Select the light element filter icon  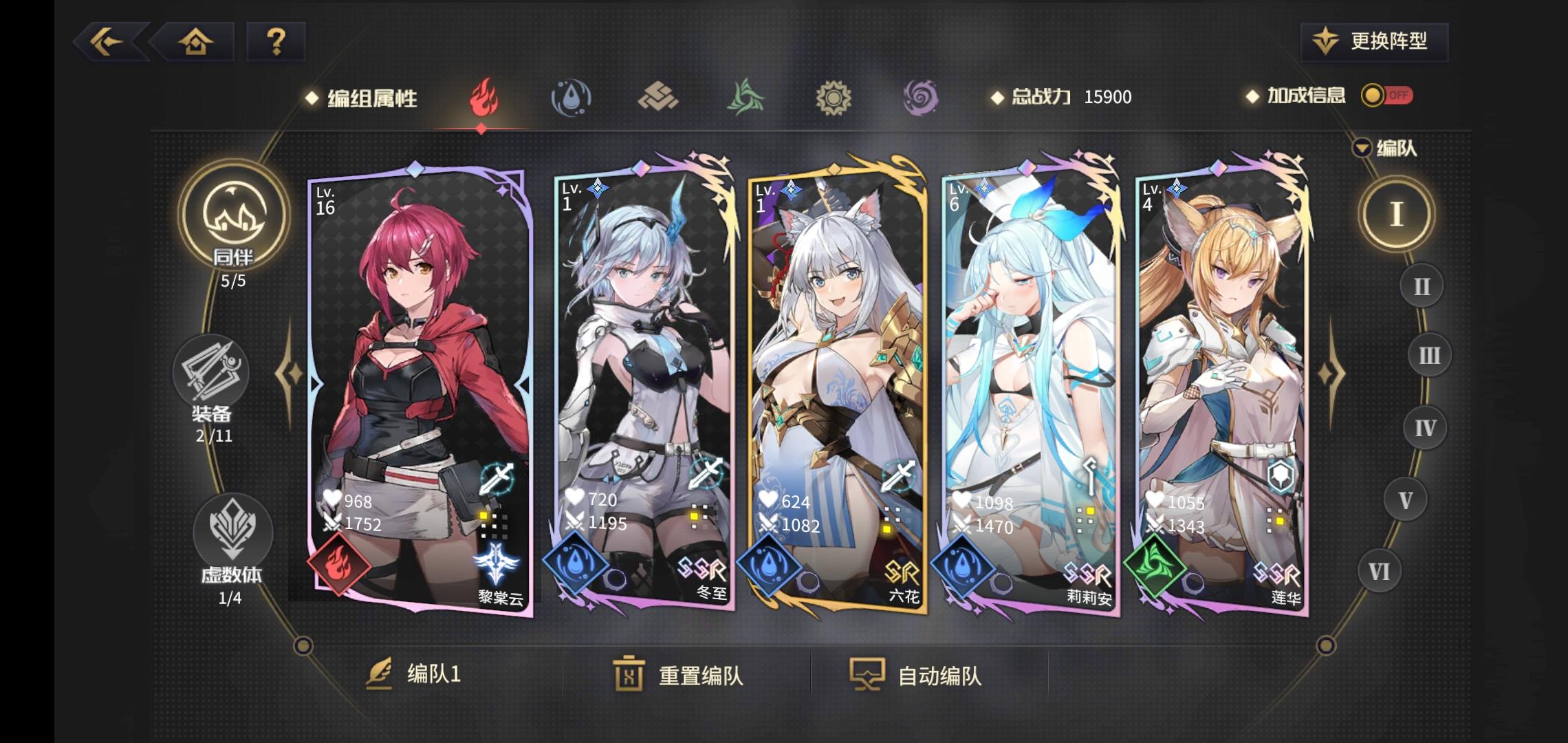(833, 98)
